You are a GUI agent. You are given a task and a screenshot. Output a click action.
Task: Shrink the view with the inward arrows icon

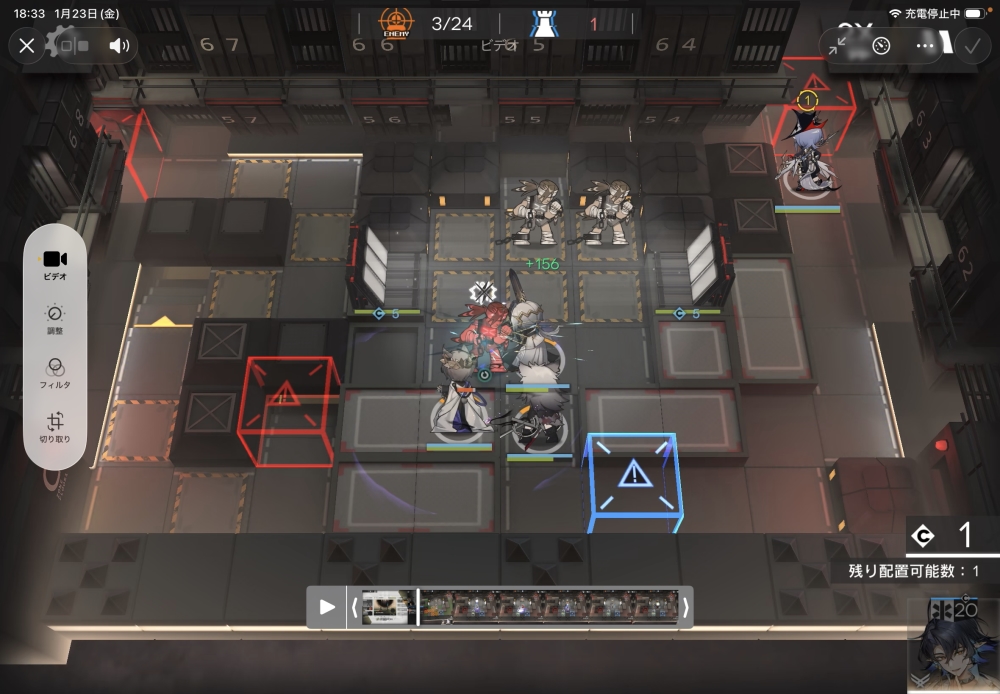point(838,45)
